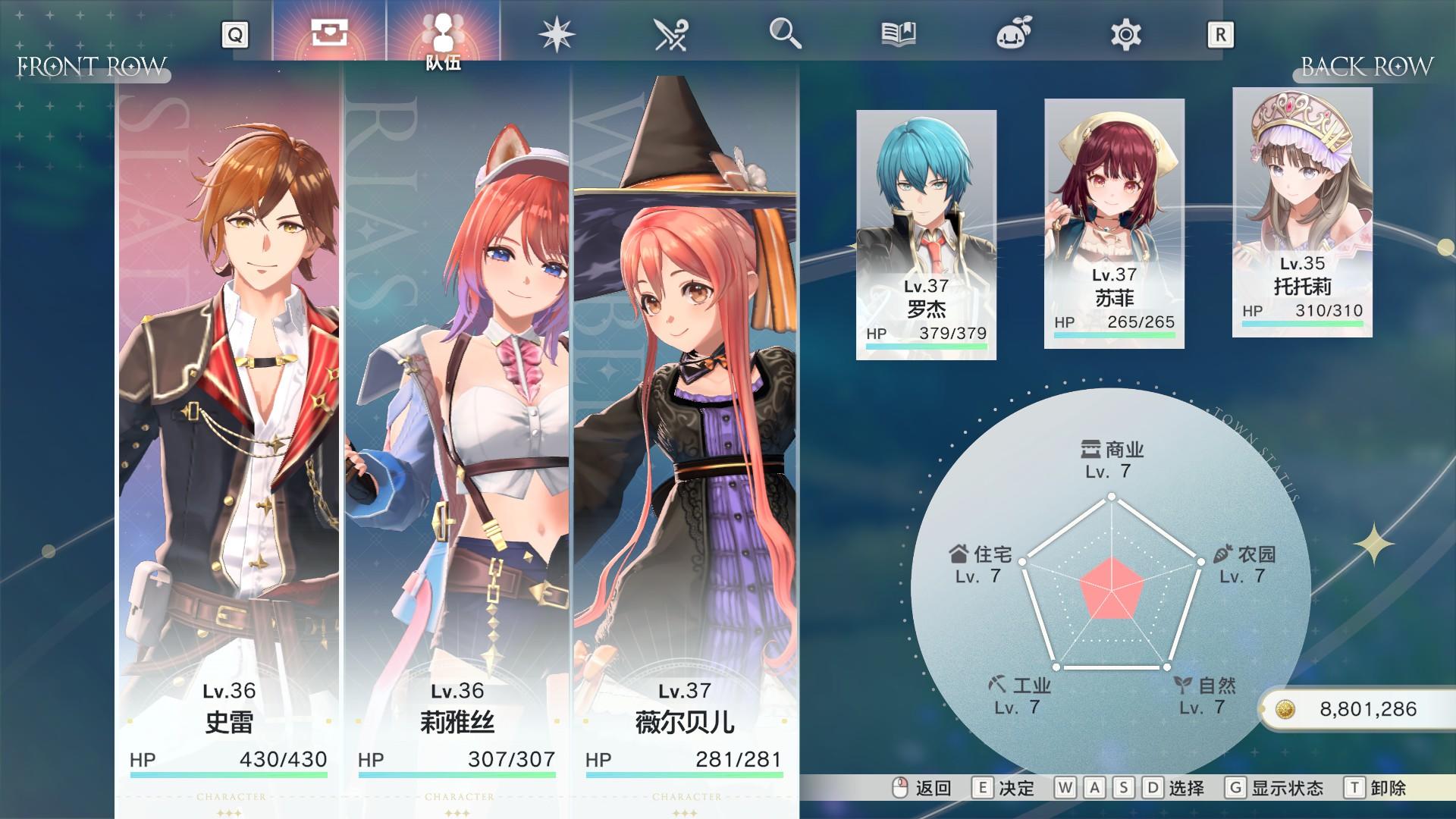The height and width of the screenshot is (819, 1456).
Task: Open the book encyclopedia icon
Action: (x=899, y=33)
